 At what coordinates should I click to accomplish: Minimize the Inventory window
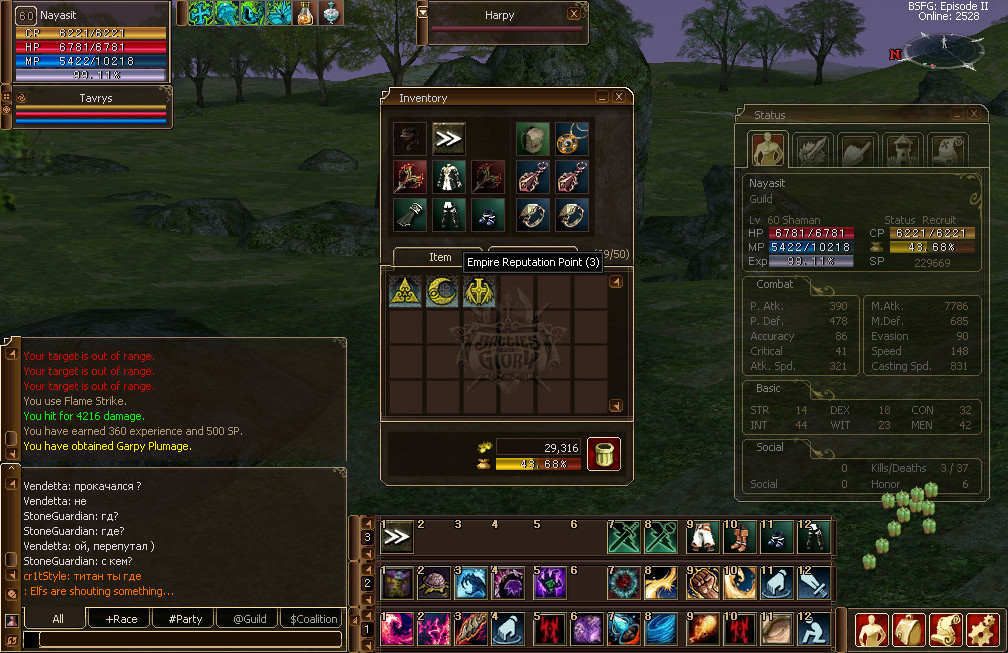(x=602, y=97)
